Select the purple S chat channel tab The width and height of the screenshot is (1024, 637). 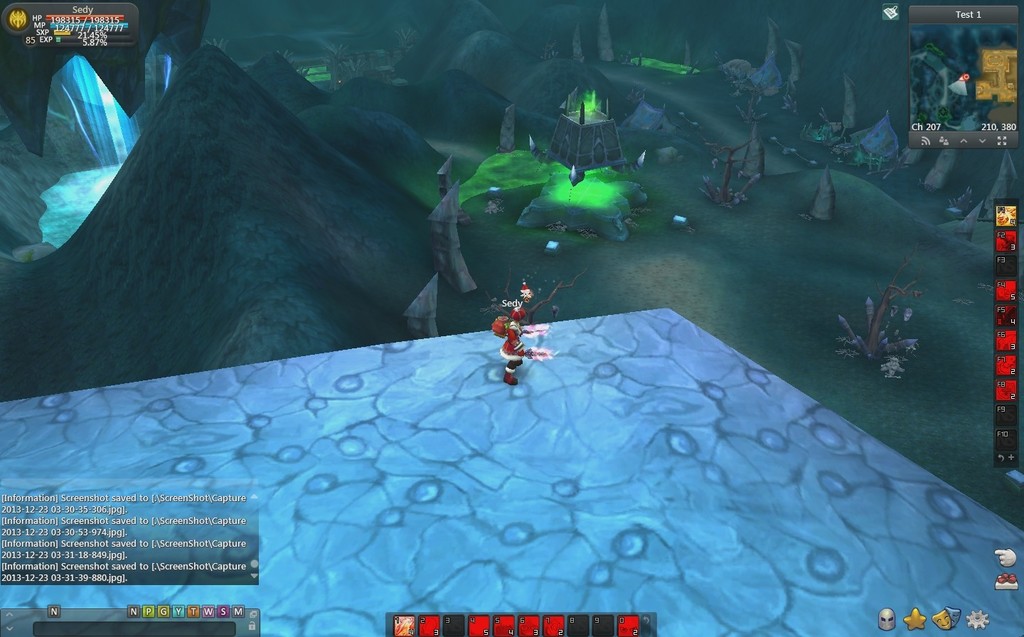[x=223, y=611]
